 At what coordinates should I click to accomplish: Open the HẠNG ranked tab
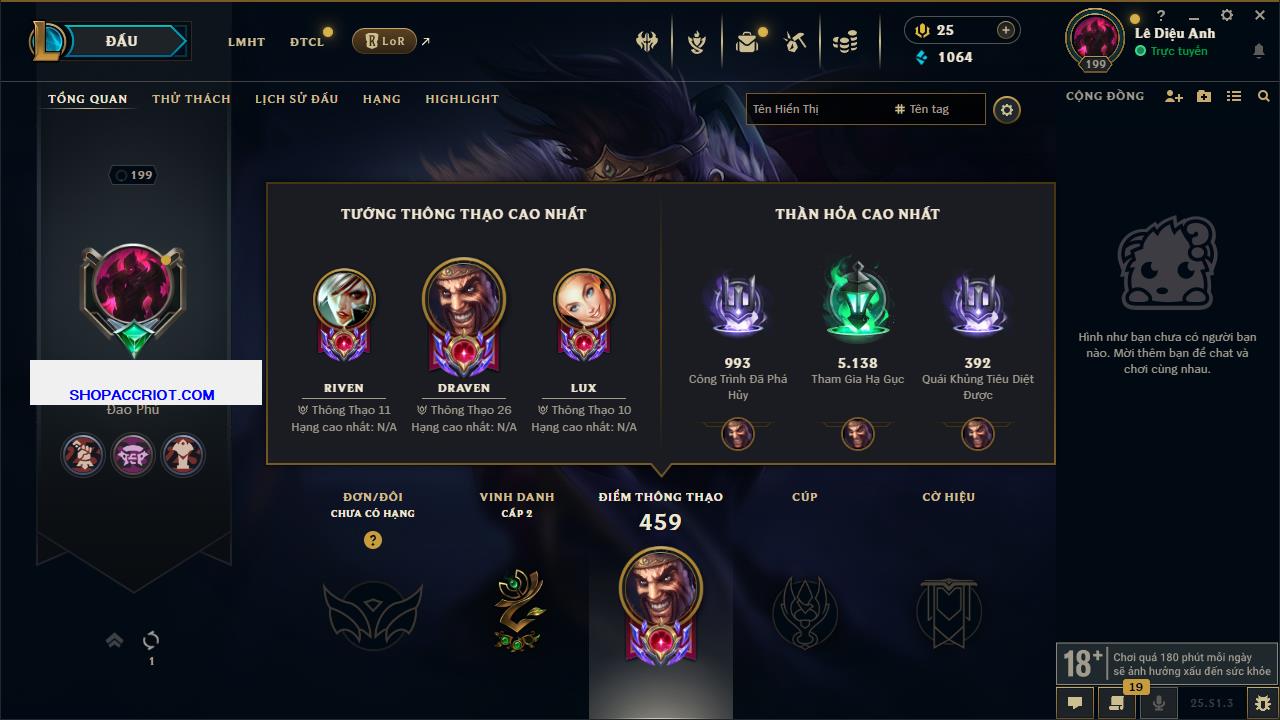click(x=381, y=99)
